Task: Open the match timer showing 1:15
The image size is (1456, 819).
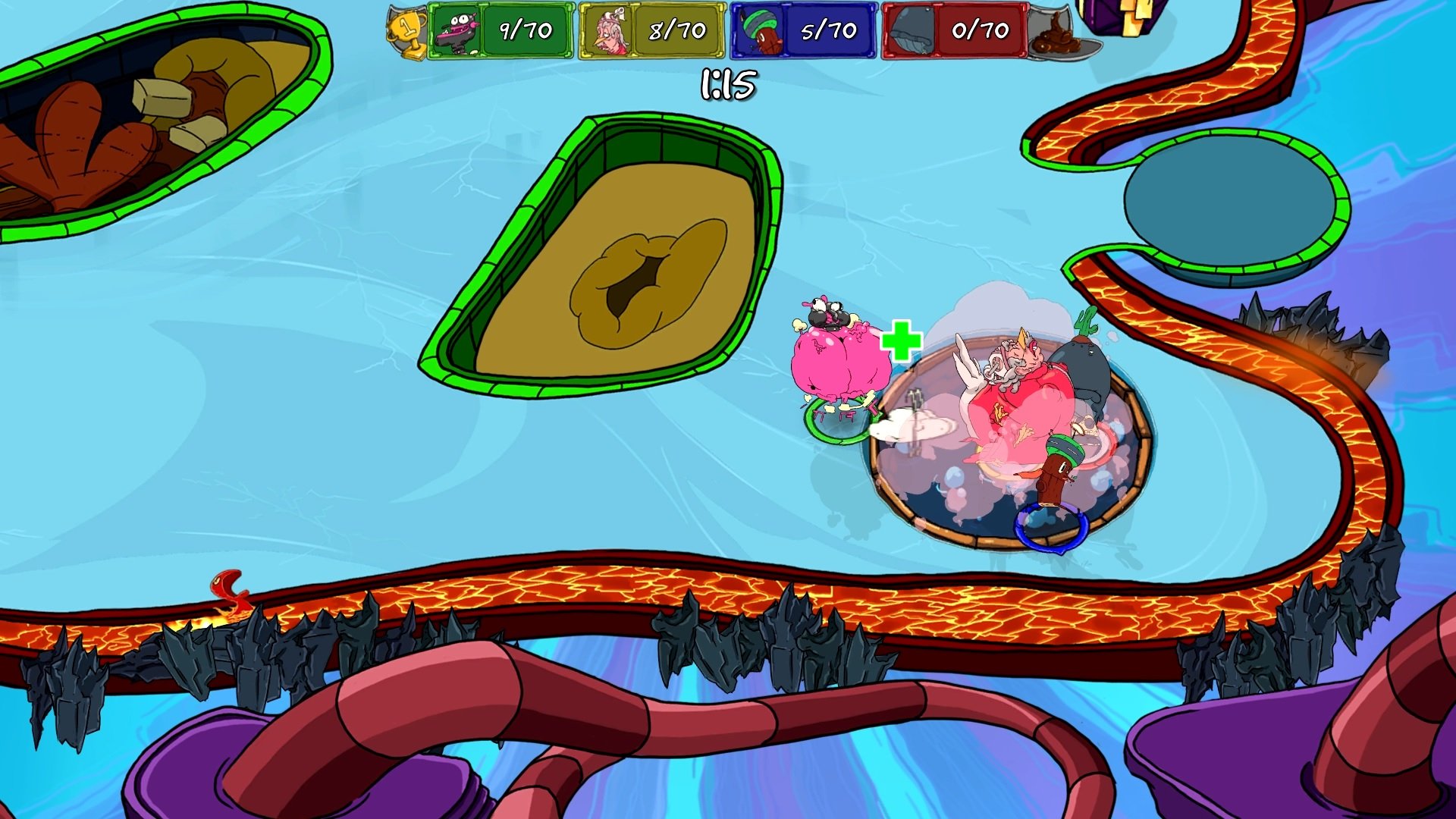Action: click(728, 83)
